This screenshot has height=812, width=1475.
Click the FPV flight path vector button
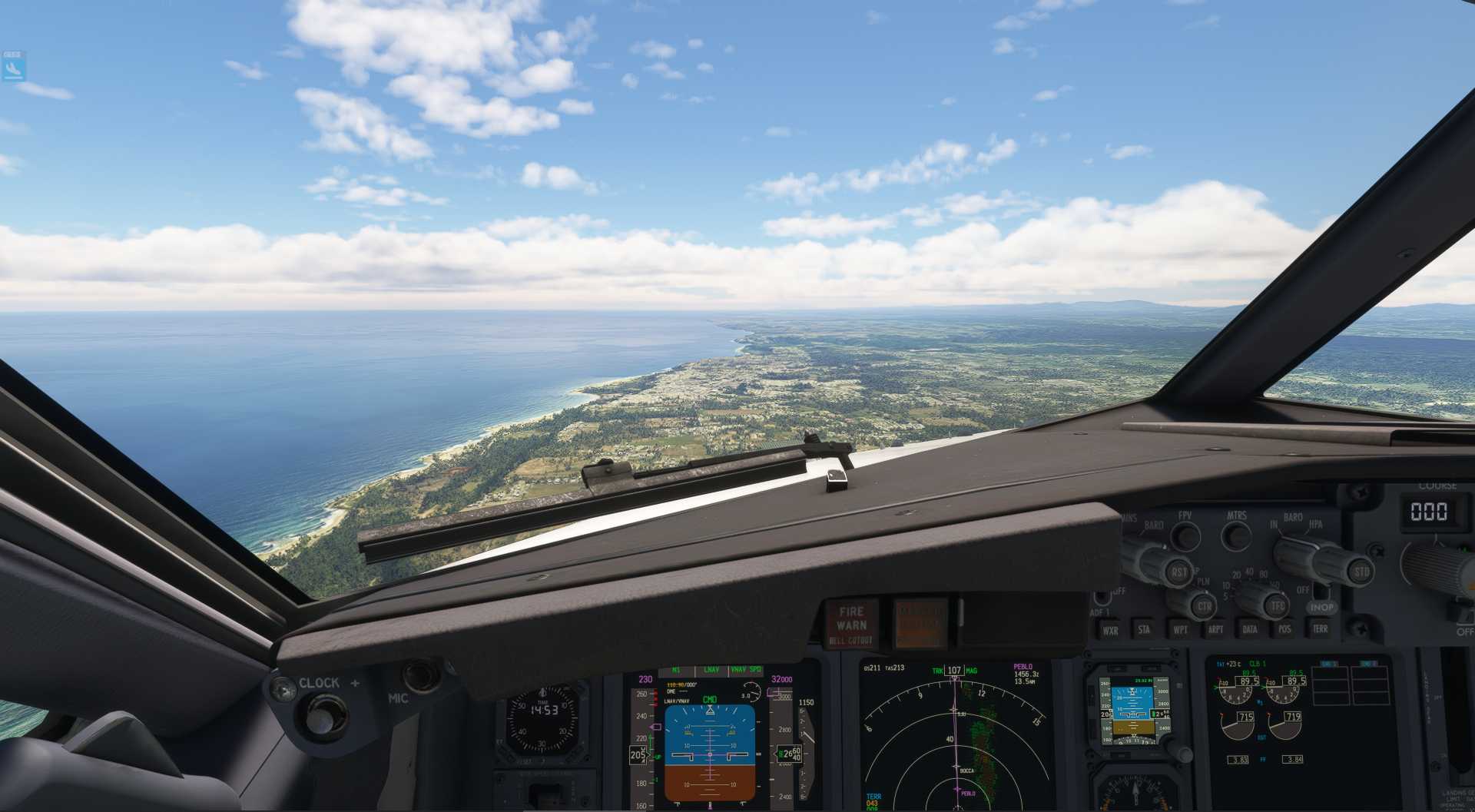1185,535
